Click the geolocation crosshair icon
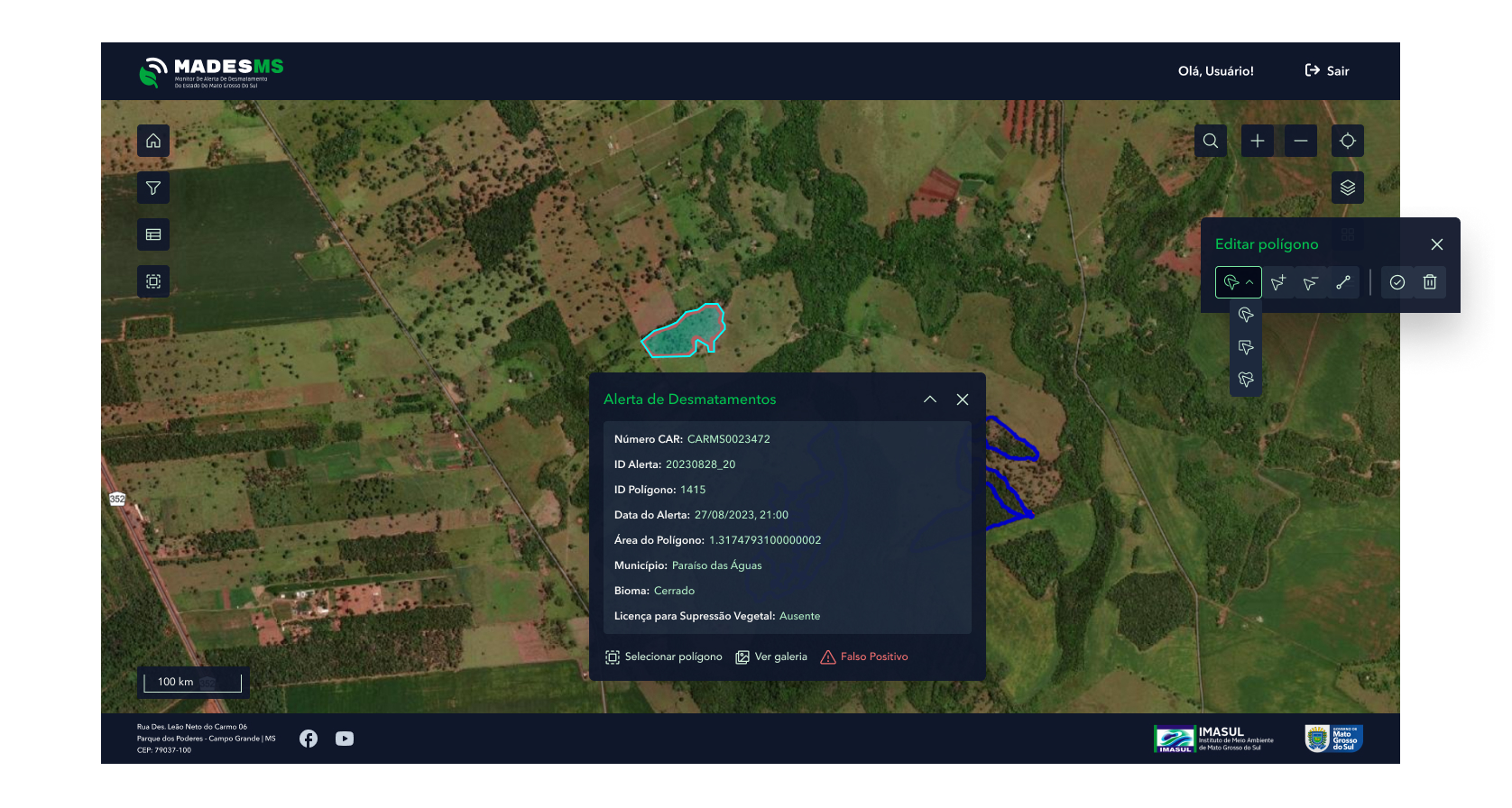Viewport: 1512px width, 808px height. click(1347, 141)
